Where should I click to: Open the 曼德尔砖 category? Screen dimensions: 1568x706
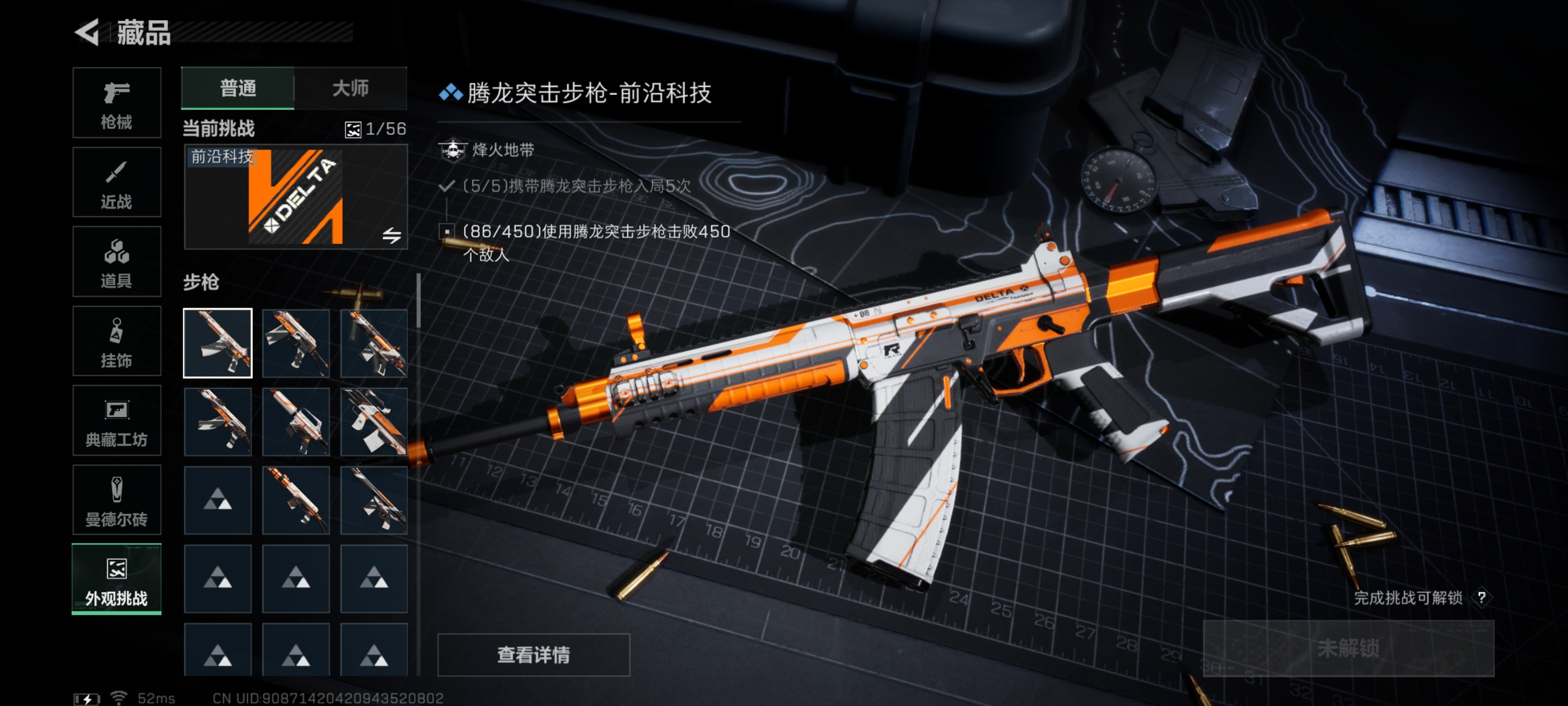[x=116, y=500]
